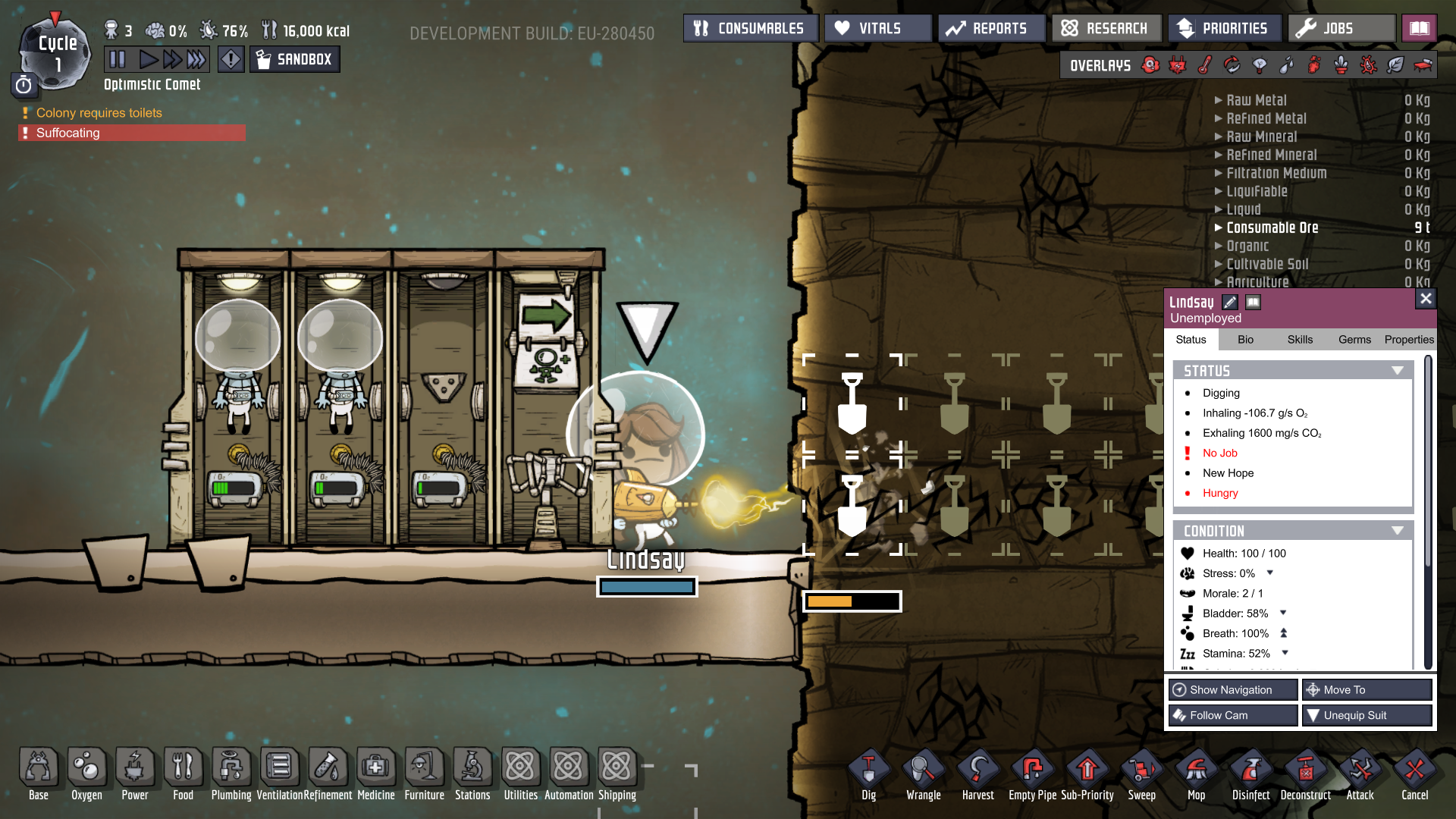Activate the Deconstruct tool

(1305, 773)
